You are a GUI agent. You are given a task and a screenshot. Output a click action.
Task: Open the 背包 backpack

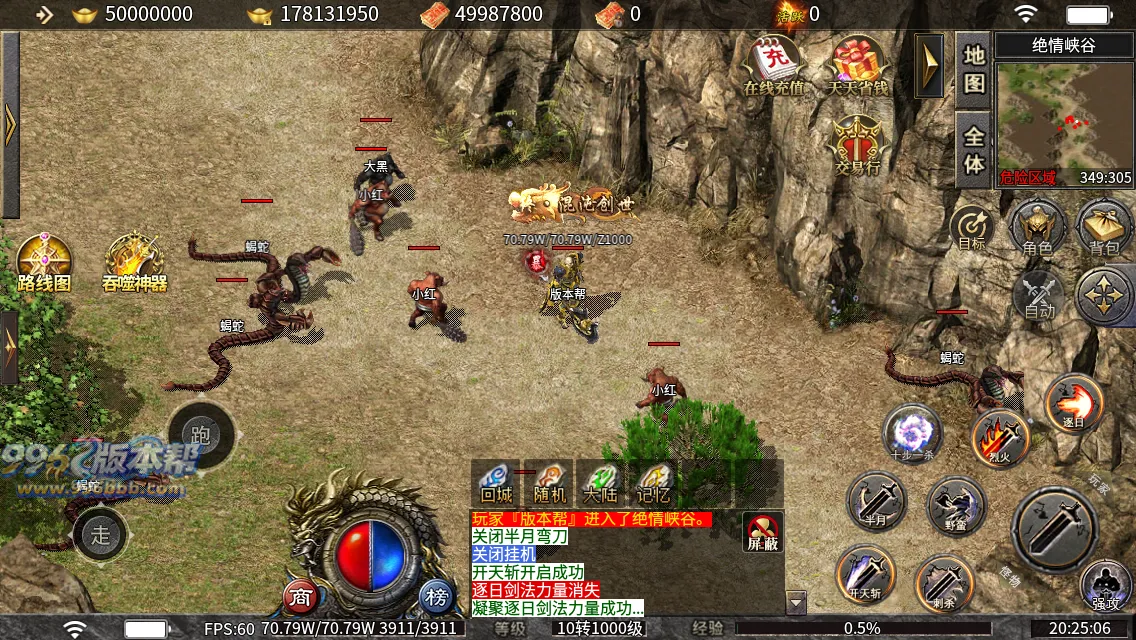pyautogui.click(x=1103, y=225)
